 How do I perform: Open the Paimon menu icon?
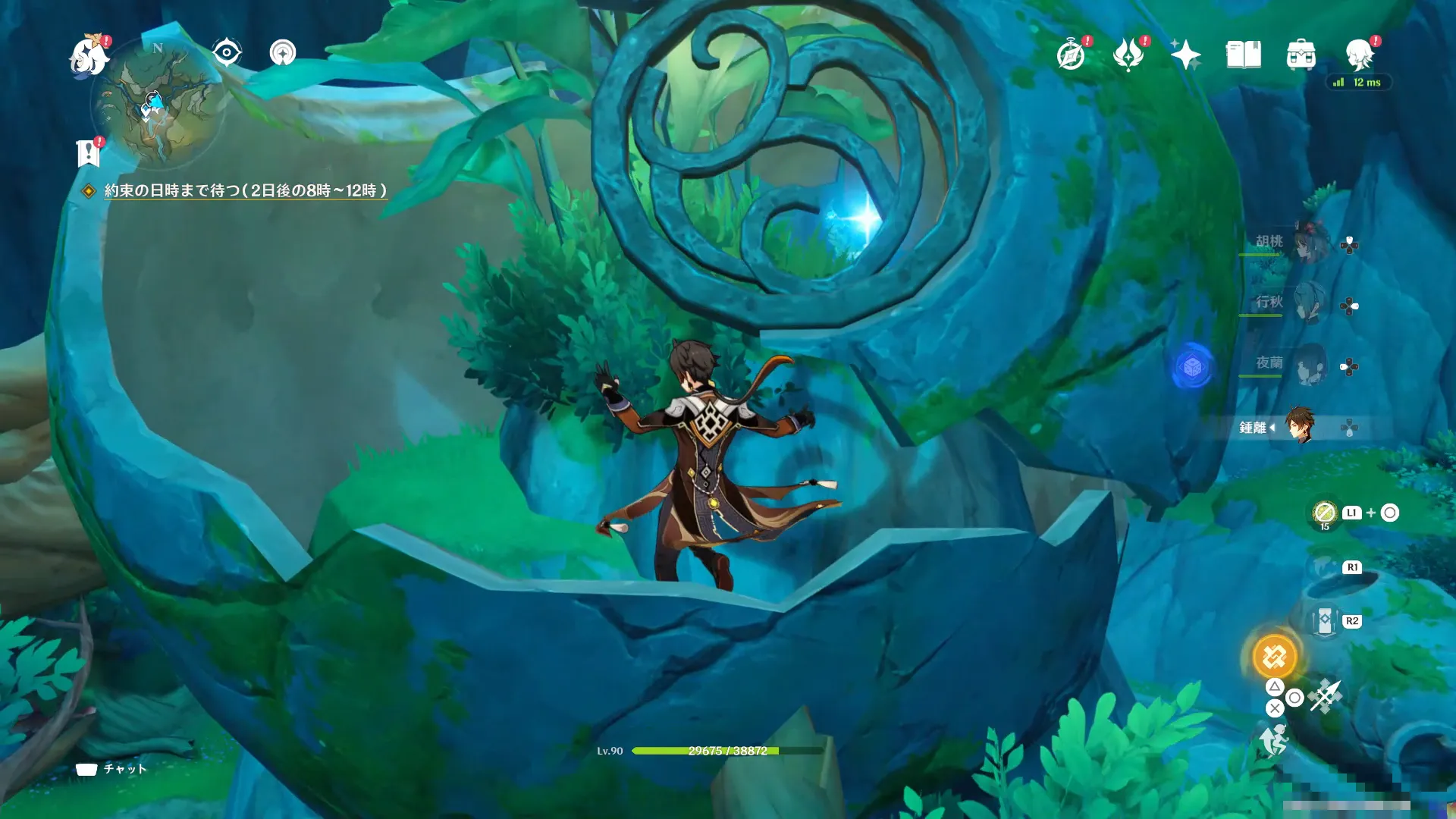(89, 56)
